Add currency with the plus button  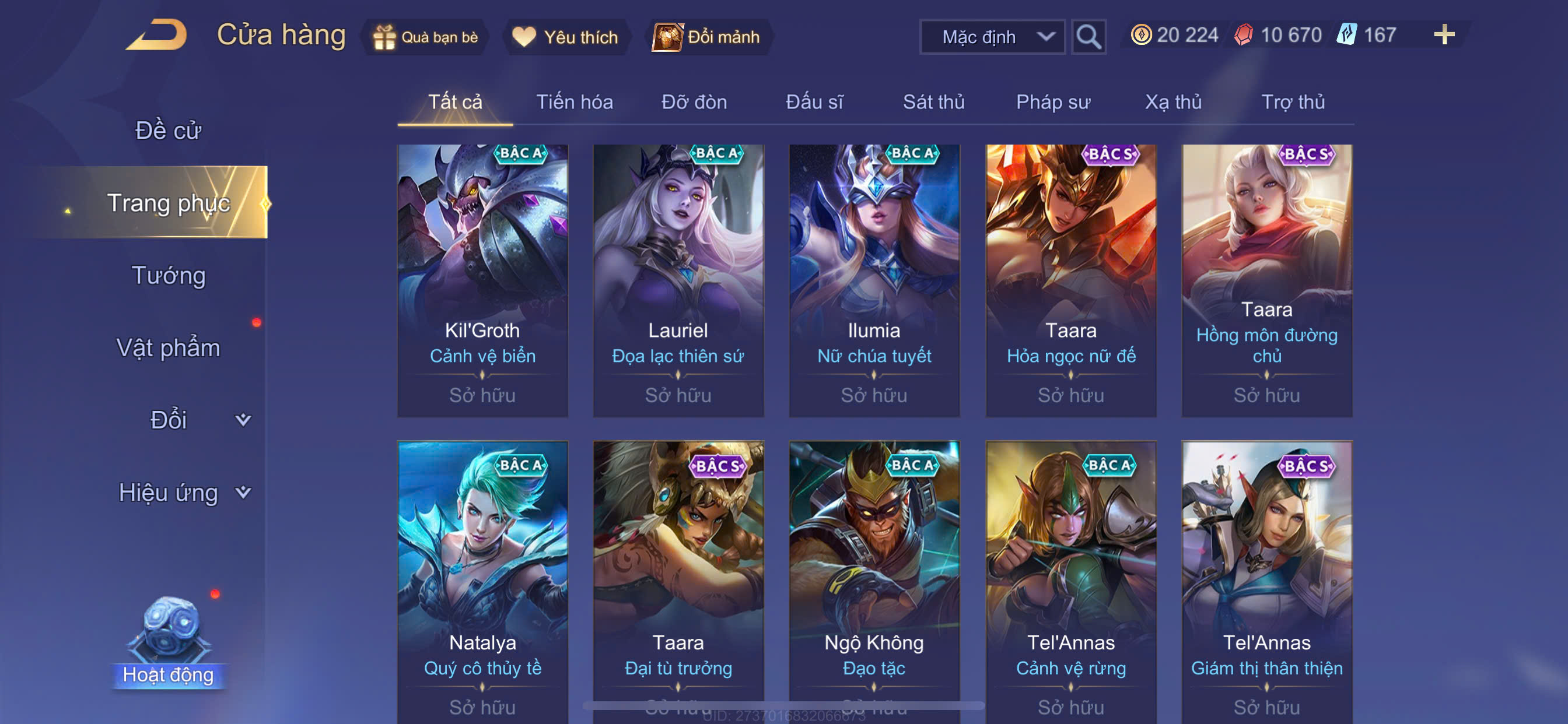click(x=1443, y=34)
